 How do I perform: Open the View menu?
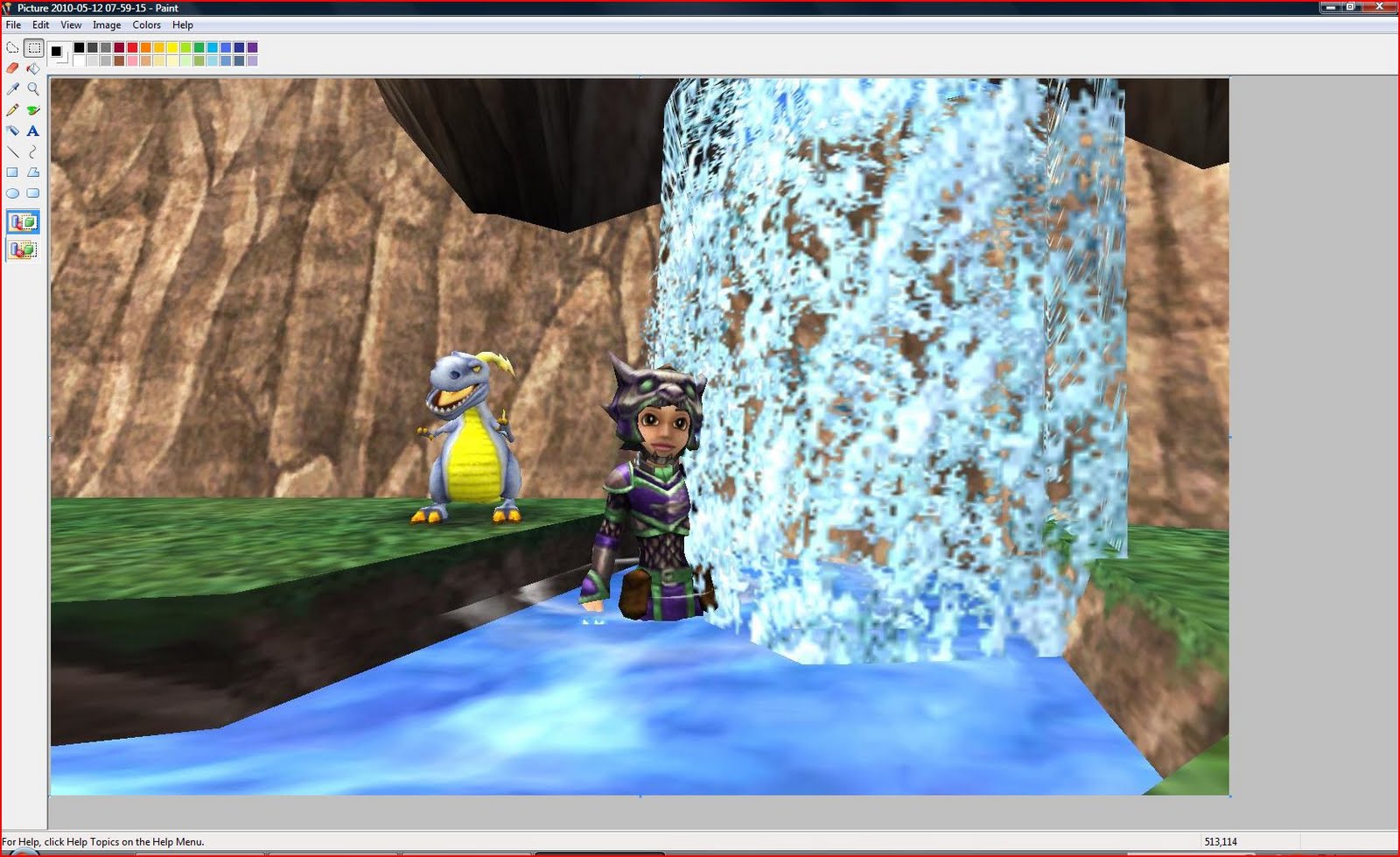70,25
